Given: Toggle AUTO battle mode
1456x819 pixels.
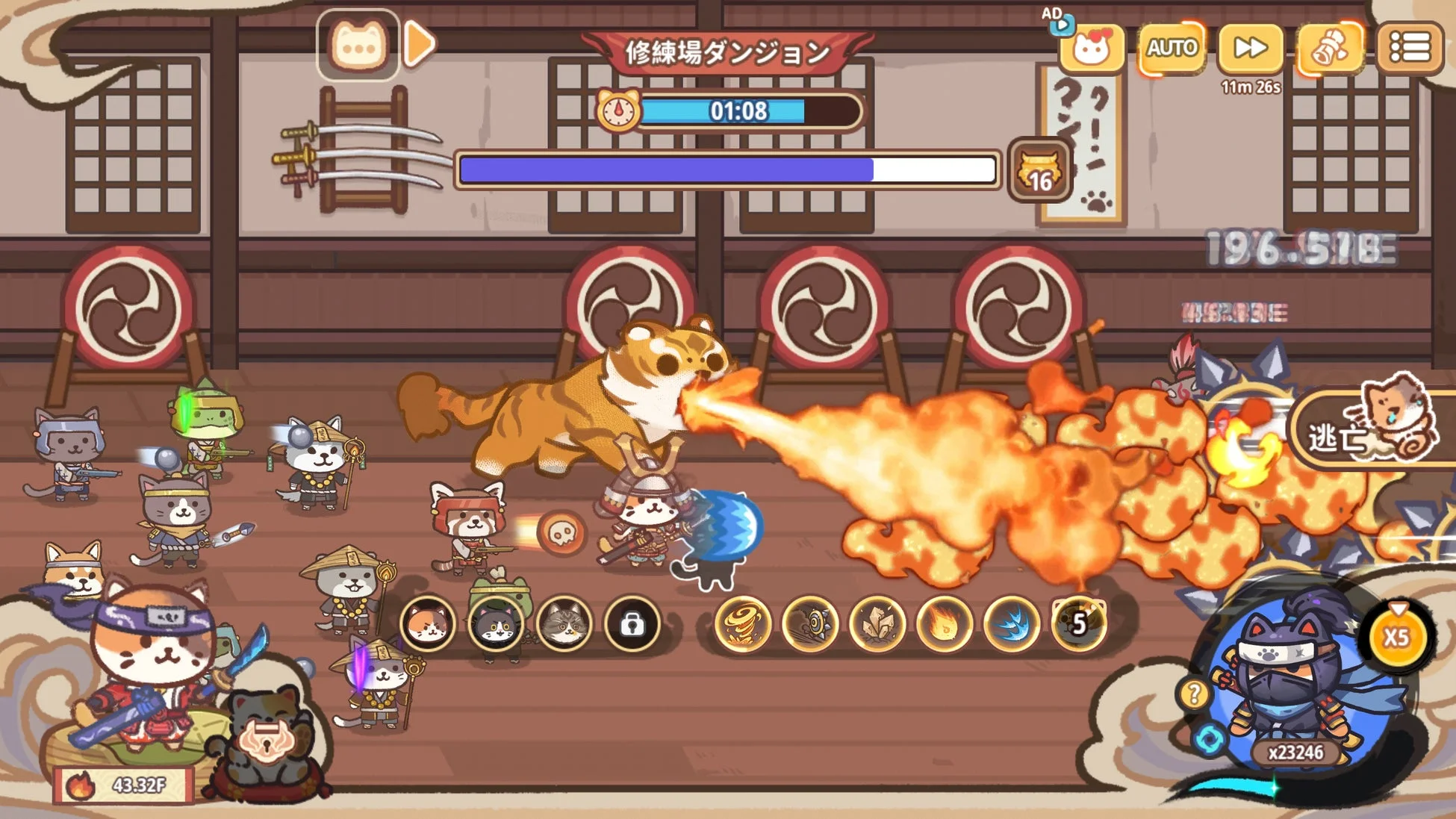Looking at the screenshot, I should [x=1171, y=48].
